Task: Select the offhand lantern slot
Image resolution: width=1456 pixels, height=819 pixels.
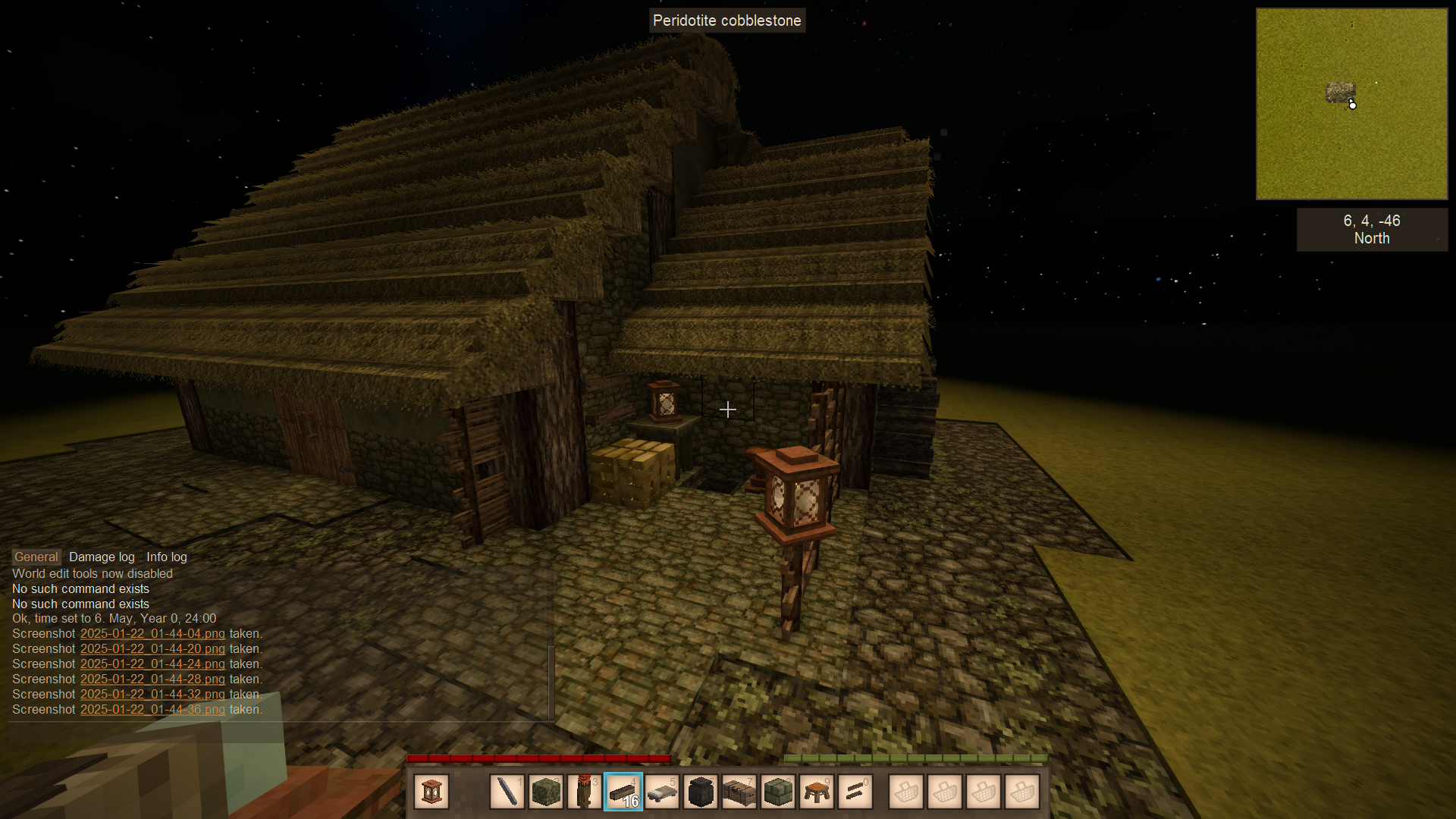Action: click(431, 792)
